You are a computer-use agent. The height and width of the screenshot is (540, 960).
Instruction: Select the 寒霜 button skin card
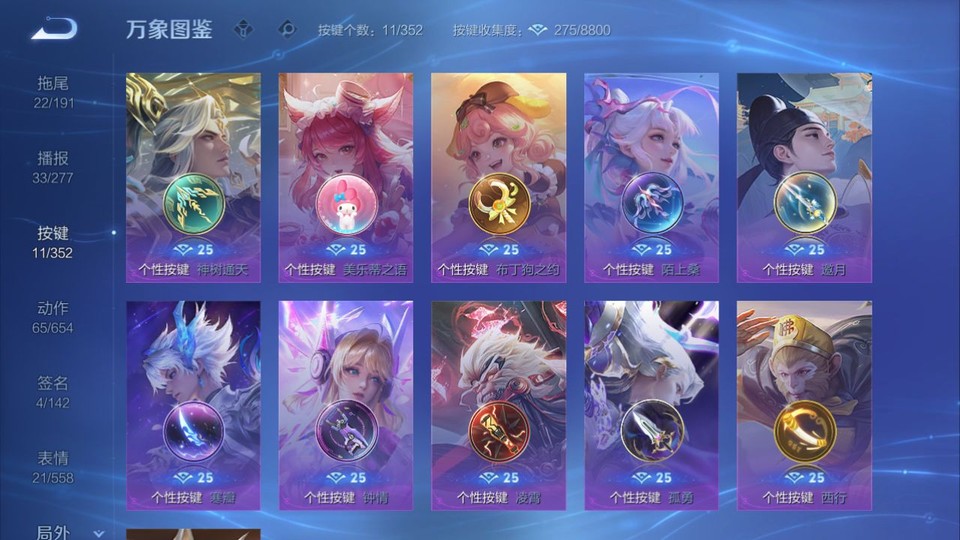[193, 405]
